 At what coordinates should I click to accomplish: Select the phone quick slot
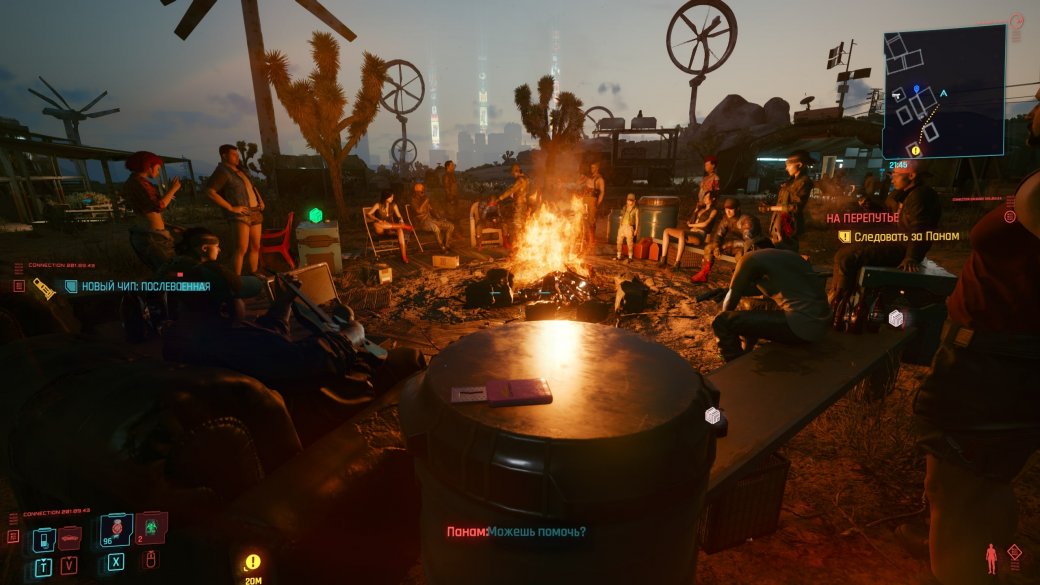click(44, 540)
